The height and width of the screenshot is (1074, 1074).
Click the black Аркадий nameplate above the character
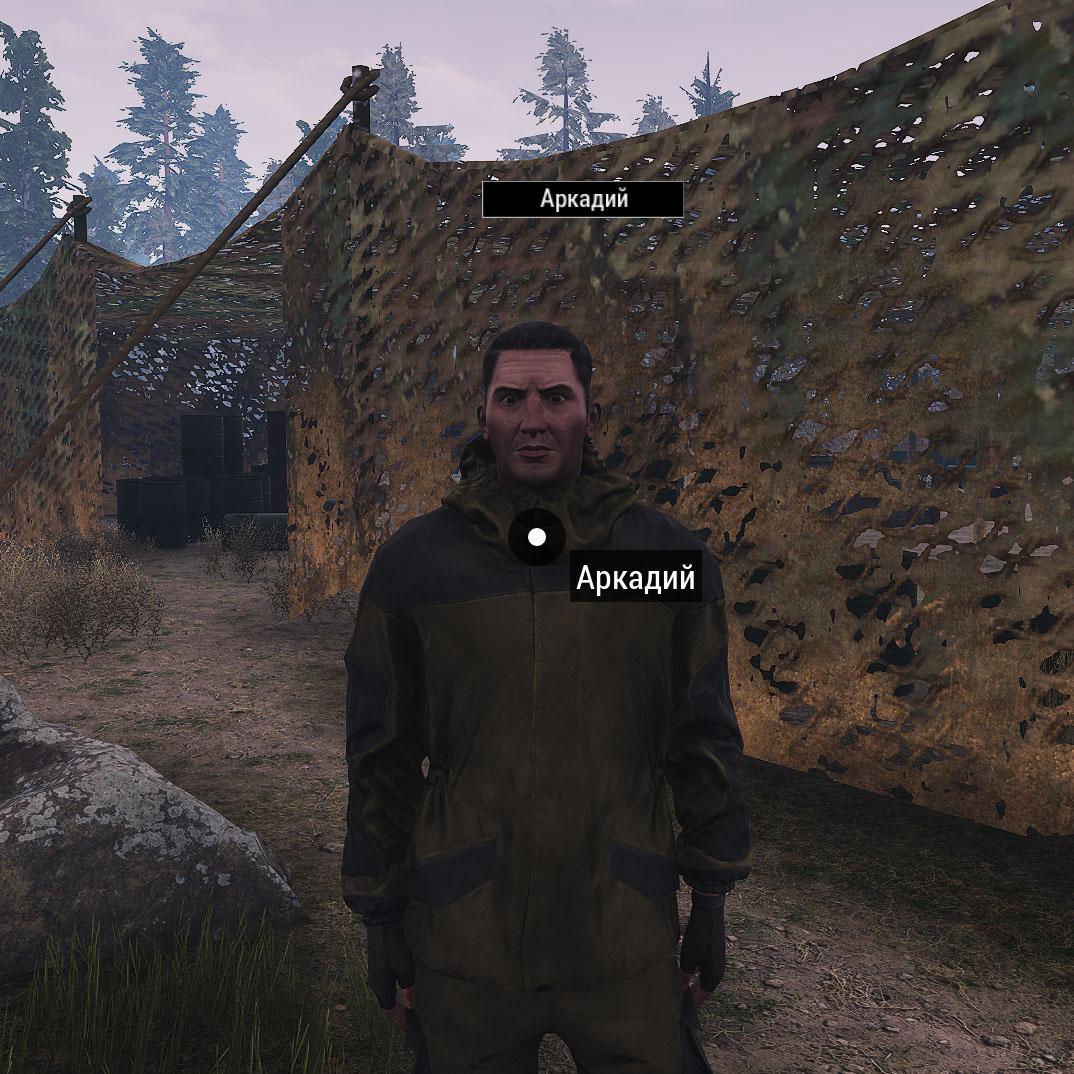pyautogui.click(x=583, y=199)
